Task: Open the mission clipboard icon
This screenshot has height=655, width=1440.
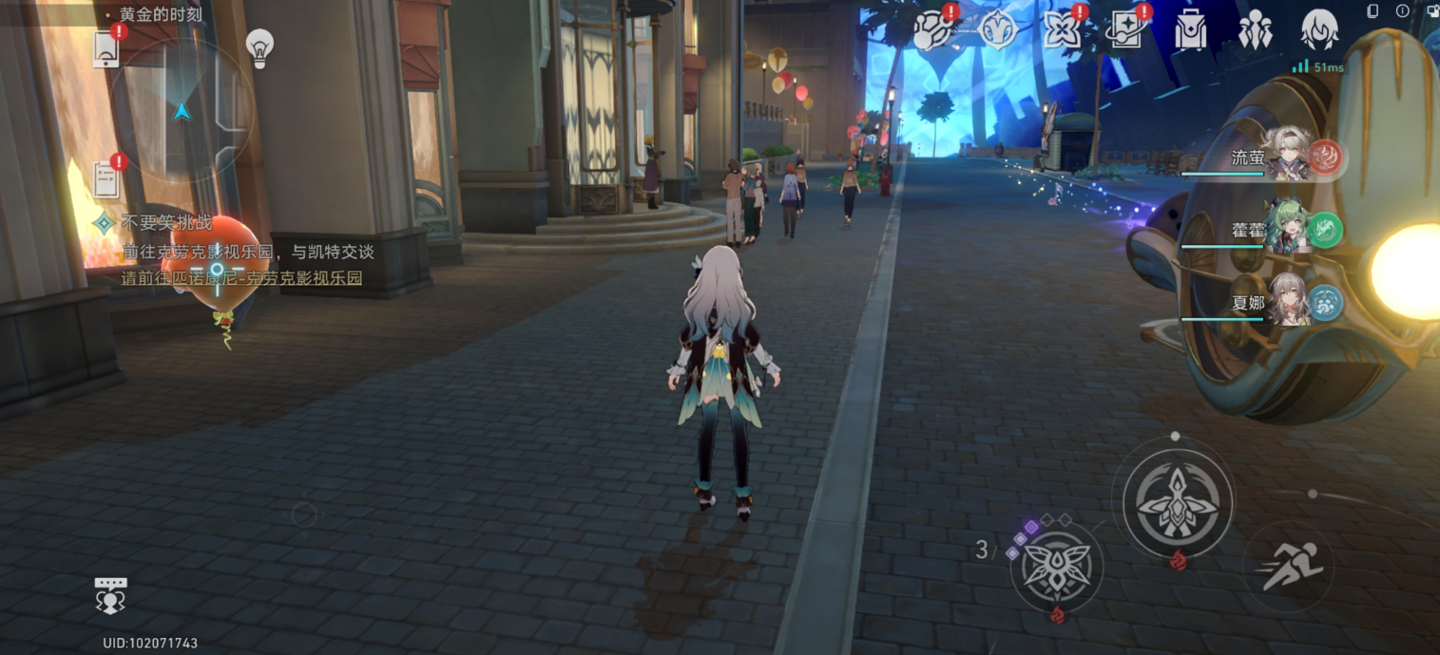Action: pos(106,178)
